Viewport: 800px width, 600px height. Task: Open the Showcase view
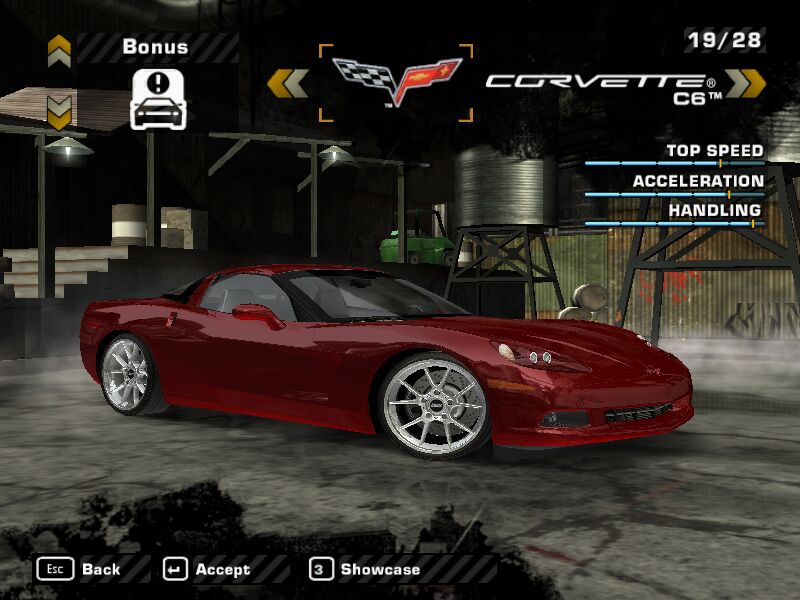pyautogui.click(x=365, y=569)
